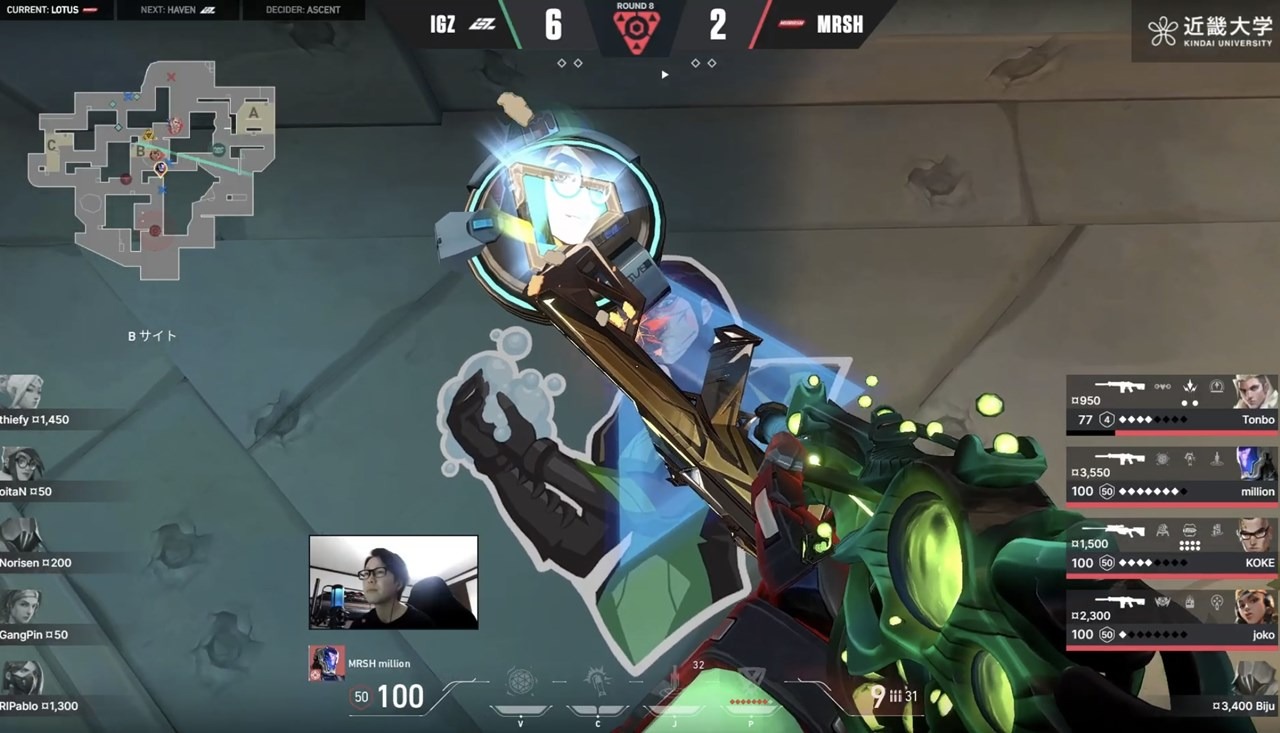Screen dimensions: 1280x733
Task: Activate the C-key ability icon
Action: 598,685
